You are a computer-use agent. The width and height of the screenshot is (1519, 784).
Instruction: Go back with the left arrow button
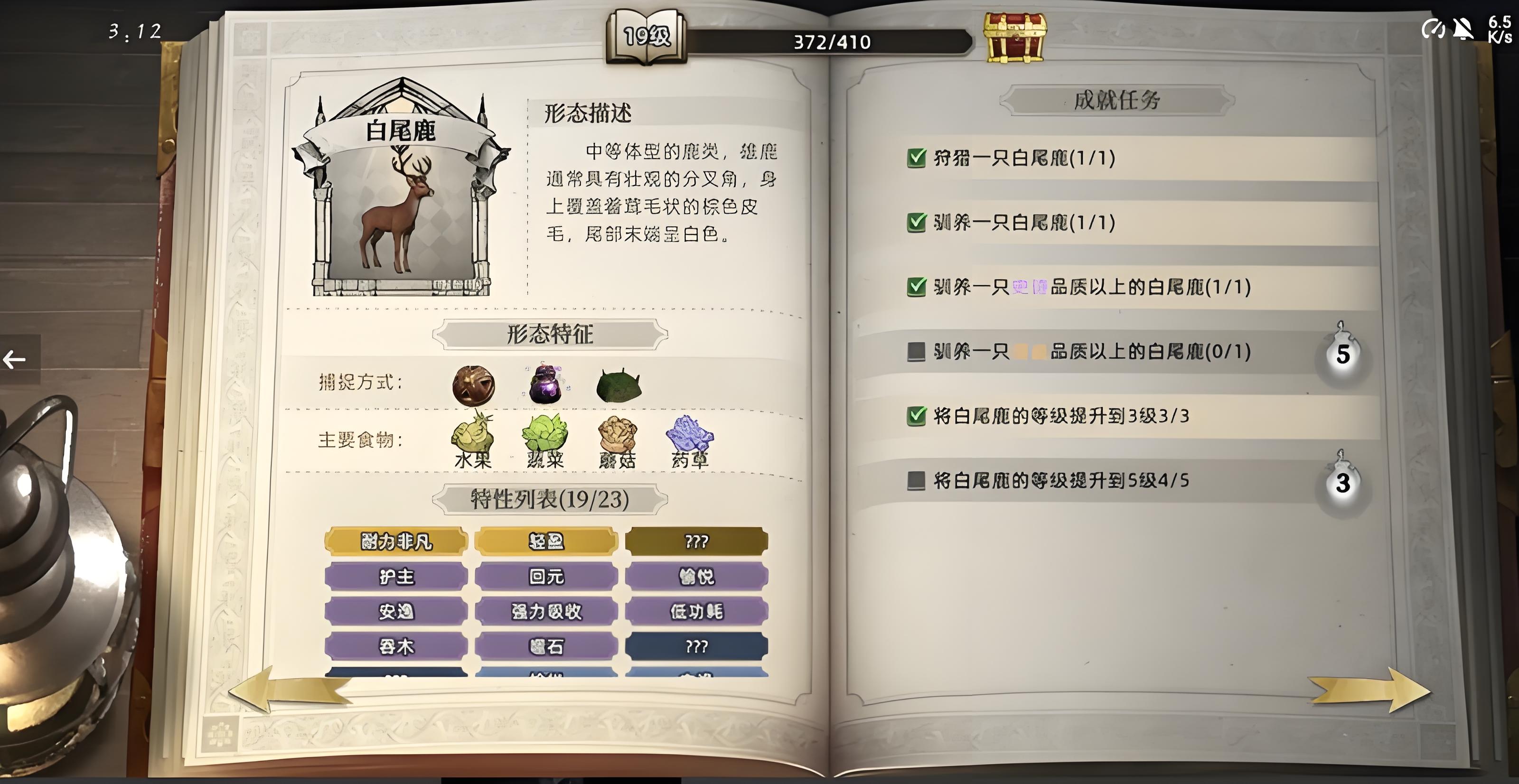[15, 359]
